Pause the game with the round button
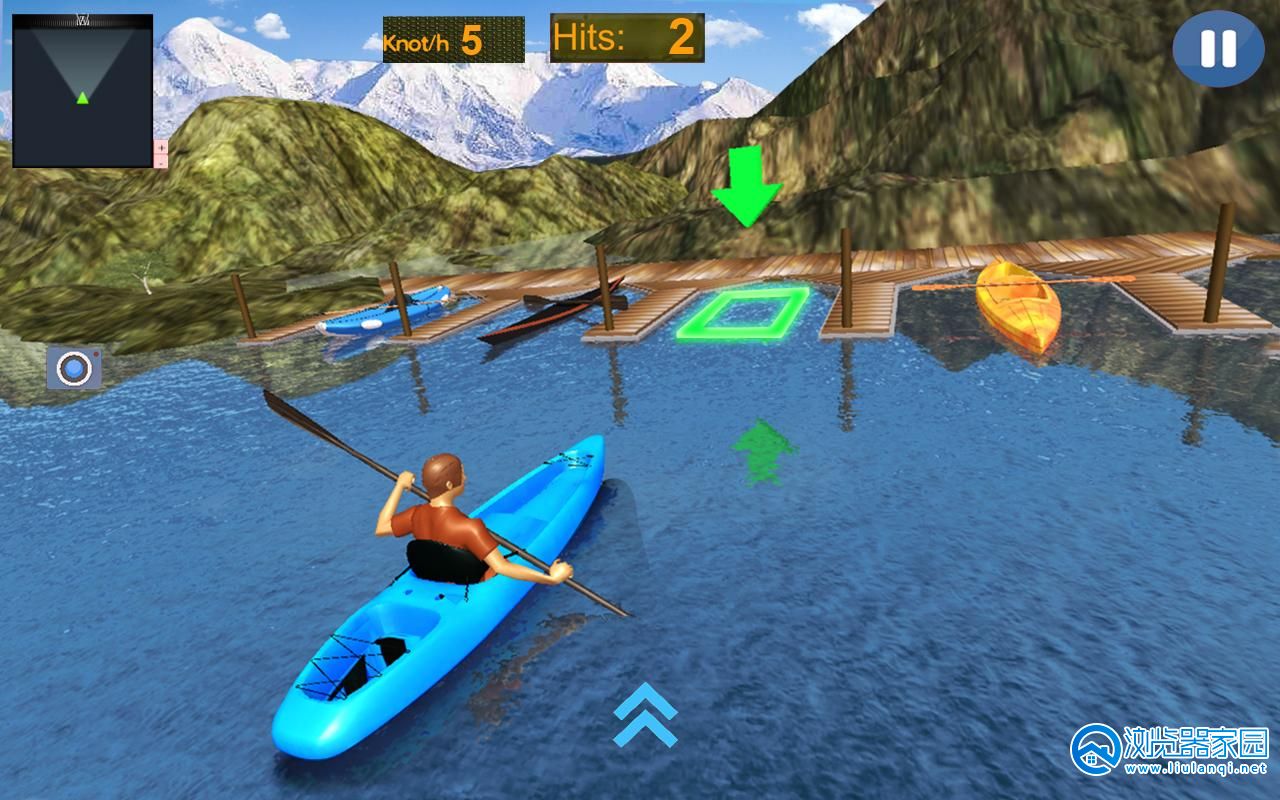1280x800 pixels. pos(1218,49)
